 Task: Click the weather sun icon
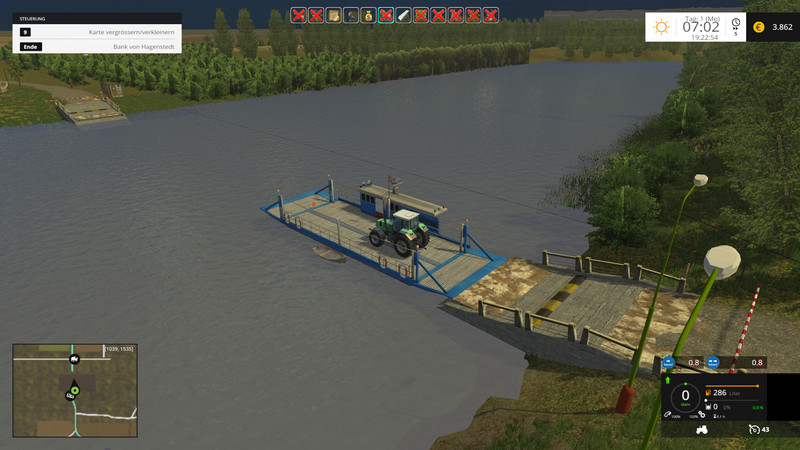tap(661, 27)
